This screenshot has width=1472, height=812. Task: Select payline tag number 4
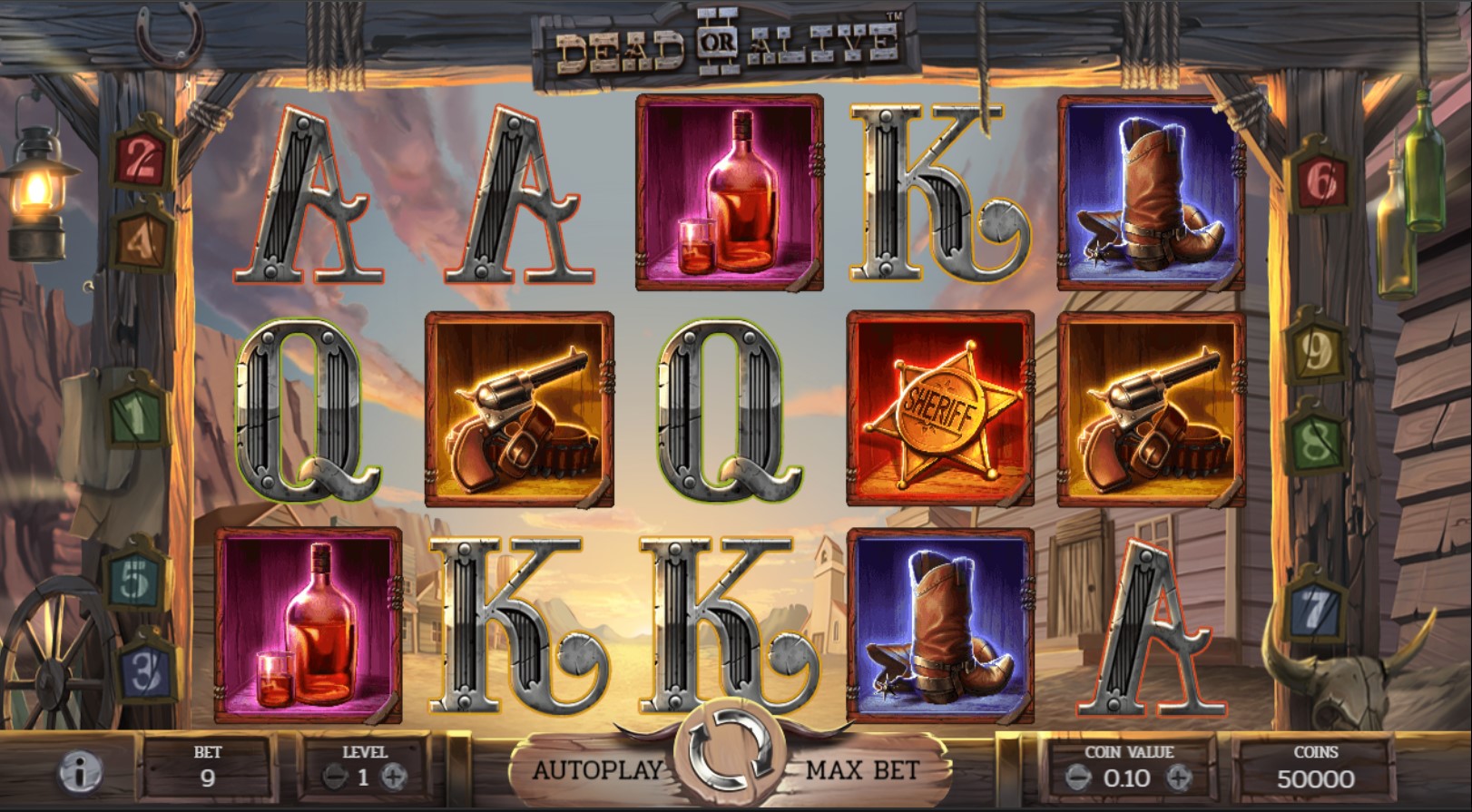click(143, 239)
